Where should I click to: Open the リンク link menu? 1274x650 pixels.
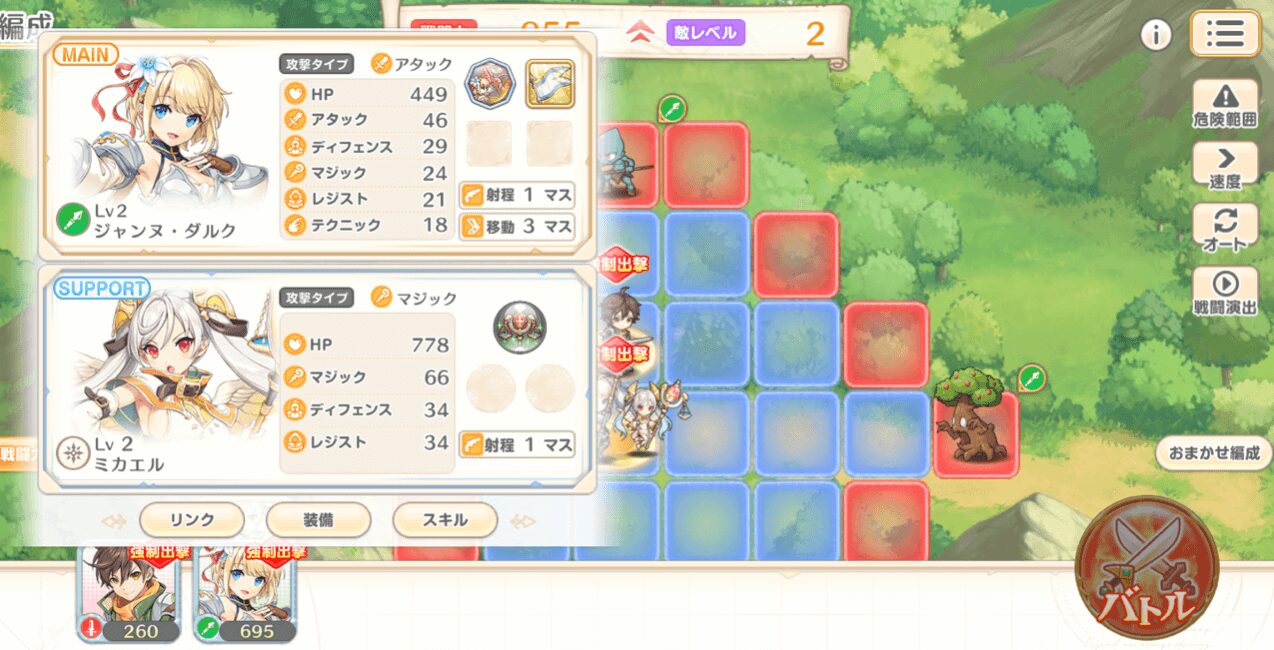coord(191,520)
